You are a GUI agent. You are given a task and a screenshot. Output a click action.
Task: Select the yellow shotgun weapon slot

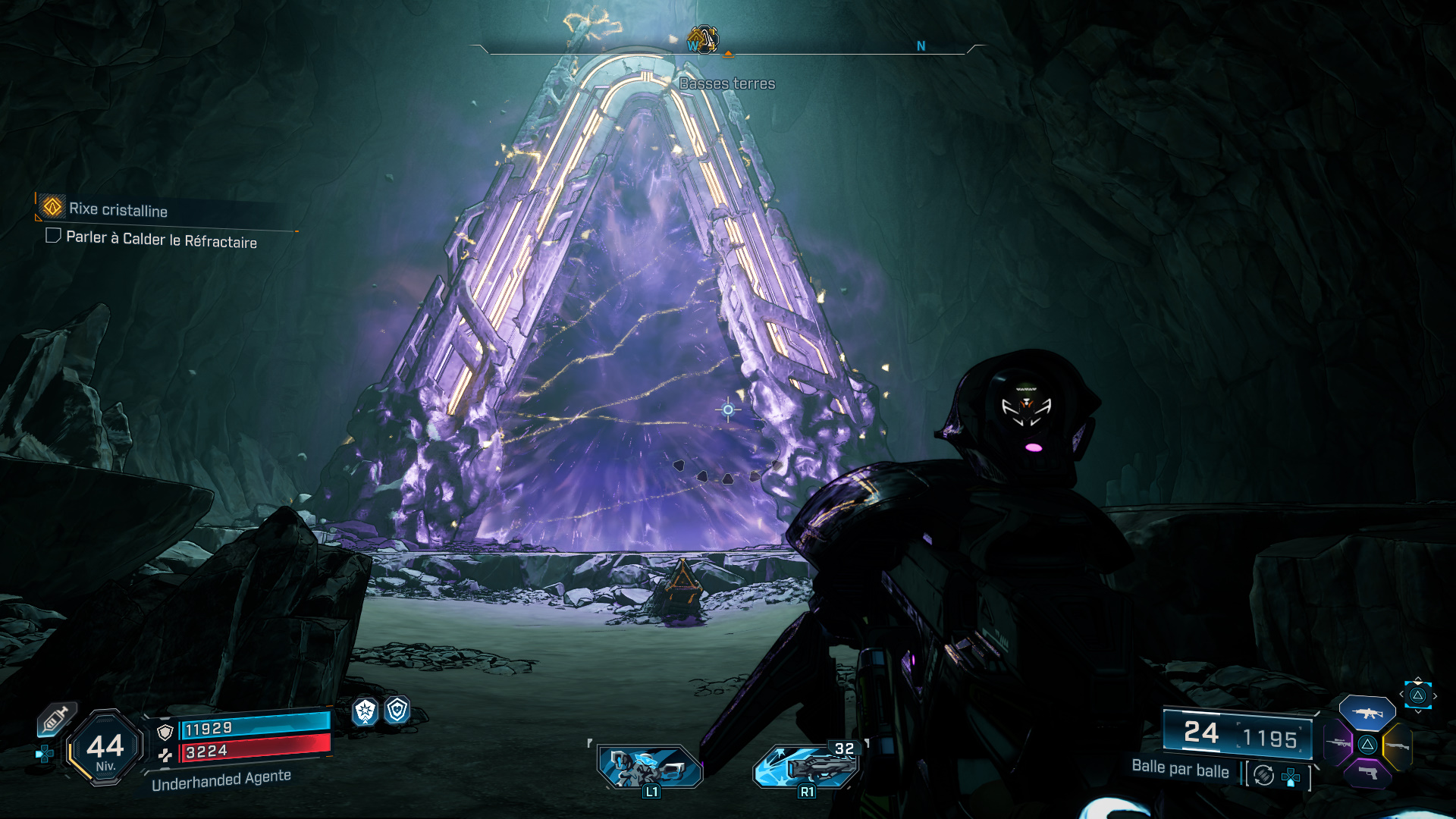pos(1398,747)
